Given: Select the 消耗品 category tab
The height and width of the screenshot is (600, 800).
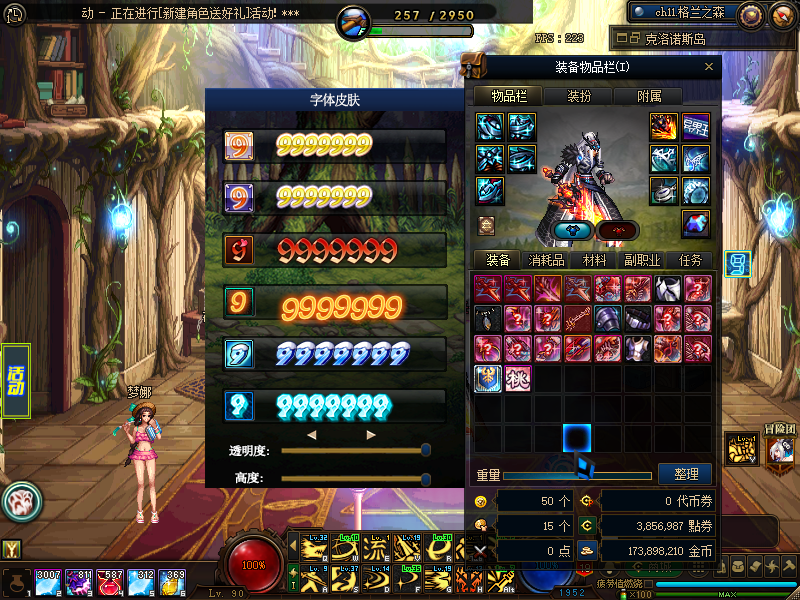Looking at the screenshot, I should pos(546,260).
